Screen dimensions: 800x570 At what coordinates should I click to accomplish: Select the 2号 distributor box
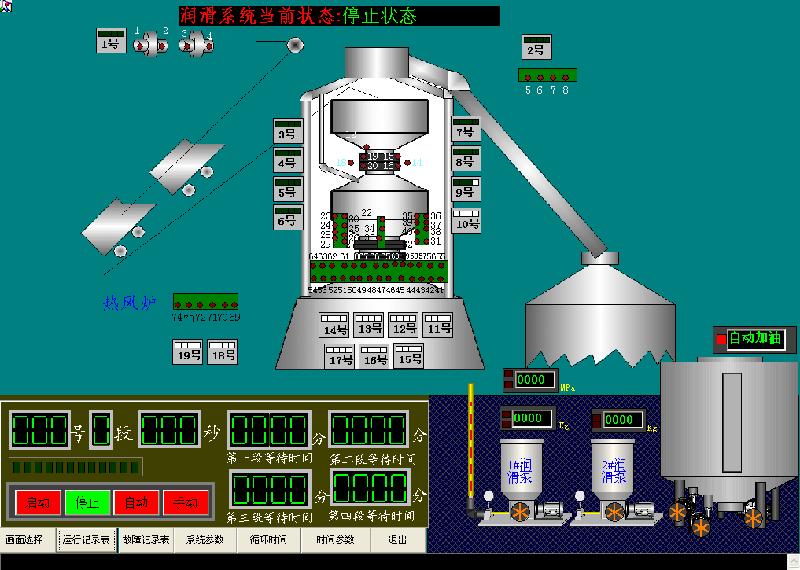(x=536, y=48)
